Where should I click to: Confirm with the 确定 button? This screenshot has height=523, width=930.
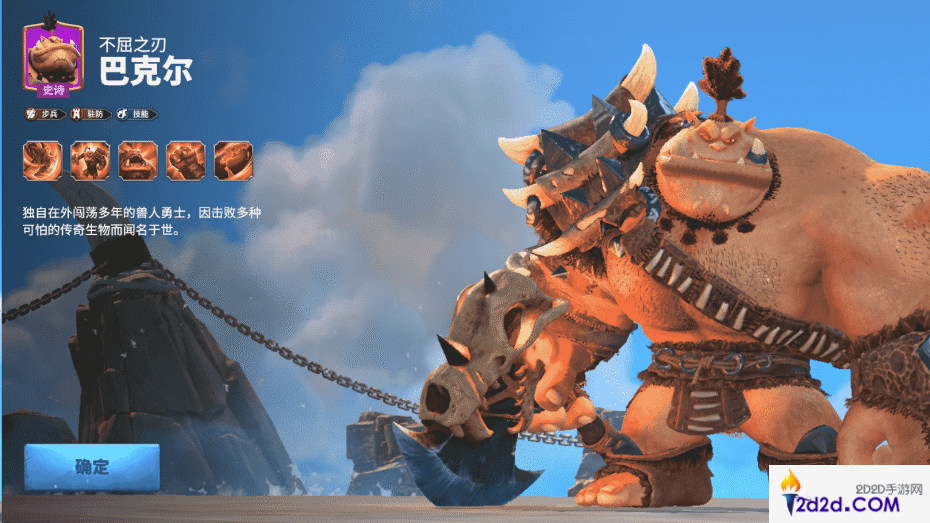pyautogui.click(x=92, y=467)
